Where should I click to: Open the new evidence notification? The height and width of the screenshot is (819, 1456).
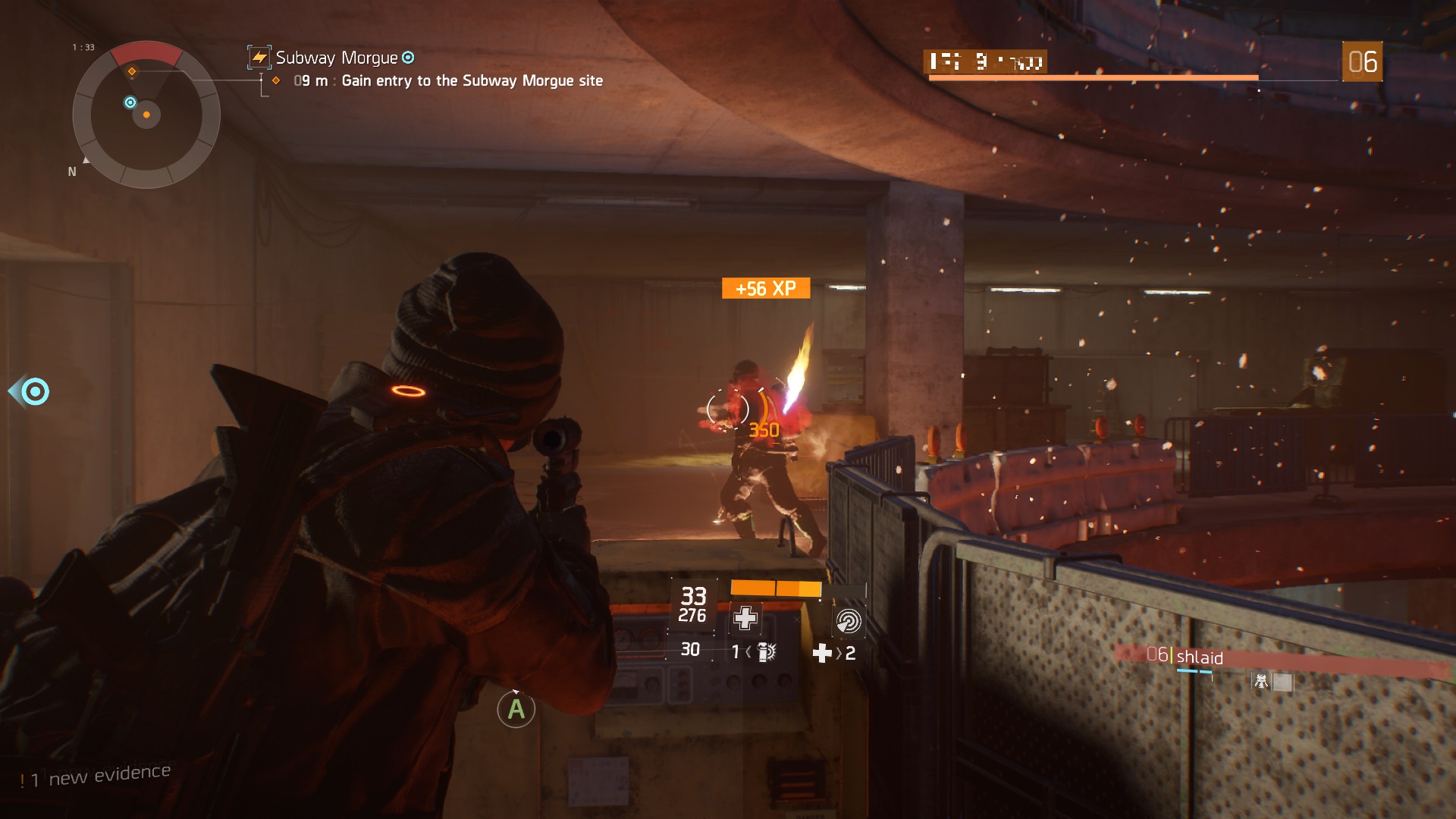click(96, 776)
